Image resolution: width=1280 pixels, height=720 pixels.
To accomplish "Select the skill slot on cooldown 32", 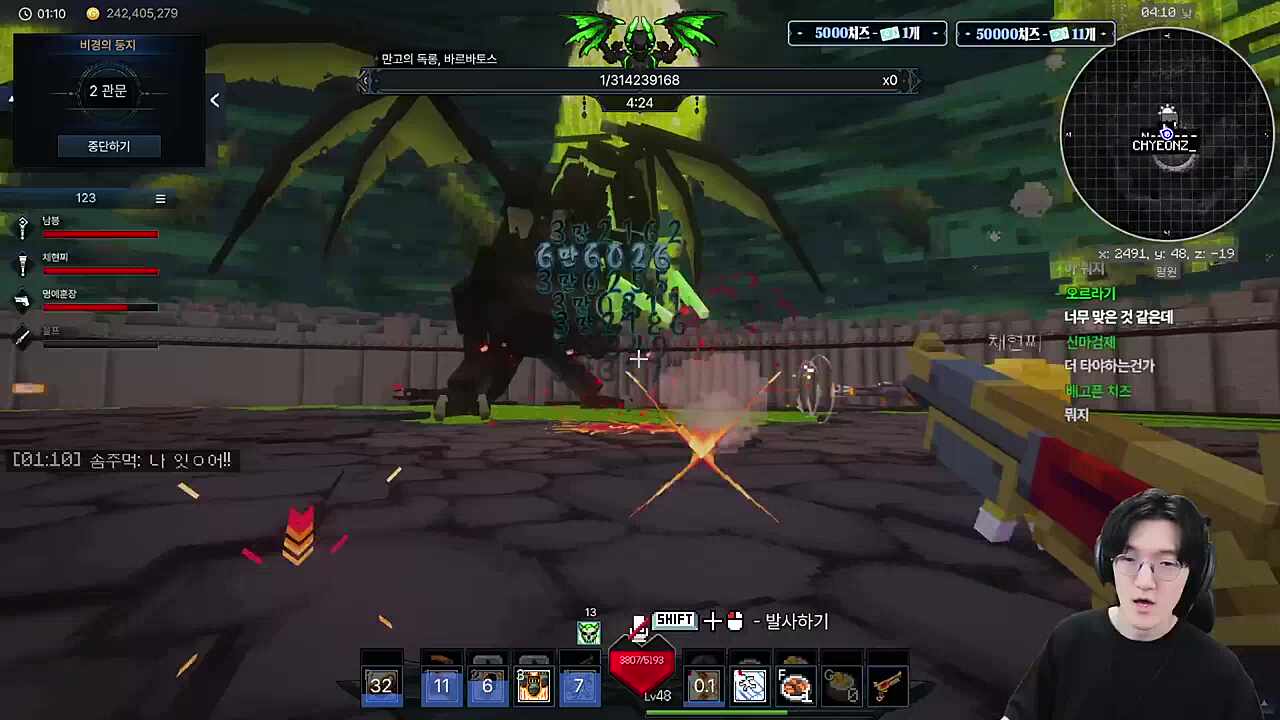I will tap(381, 685).
